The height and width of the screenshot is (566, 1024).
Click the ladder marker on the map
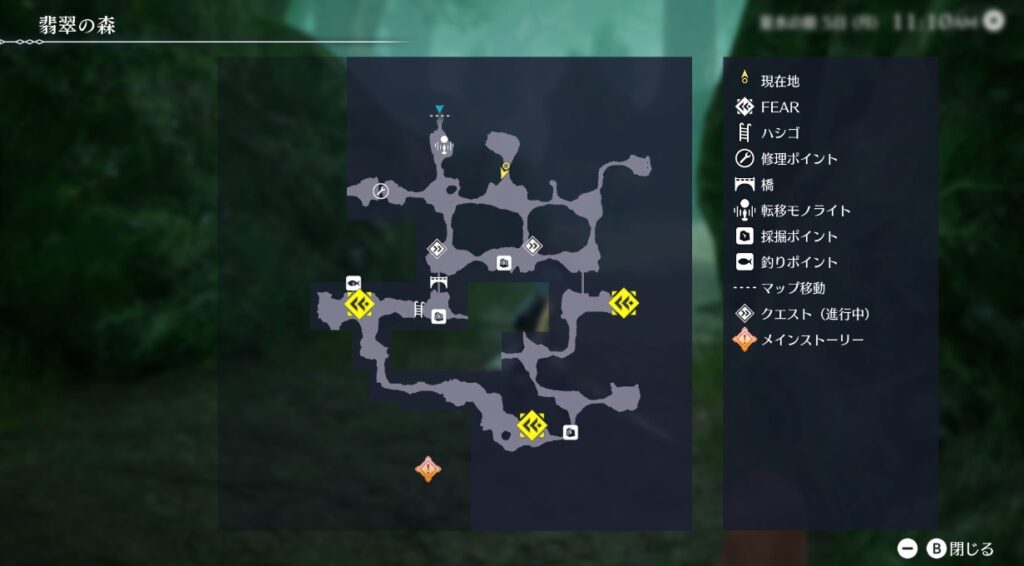point(419,308)
